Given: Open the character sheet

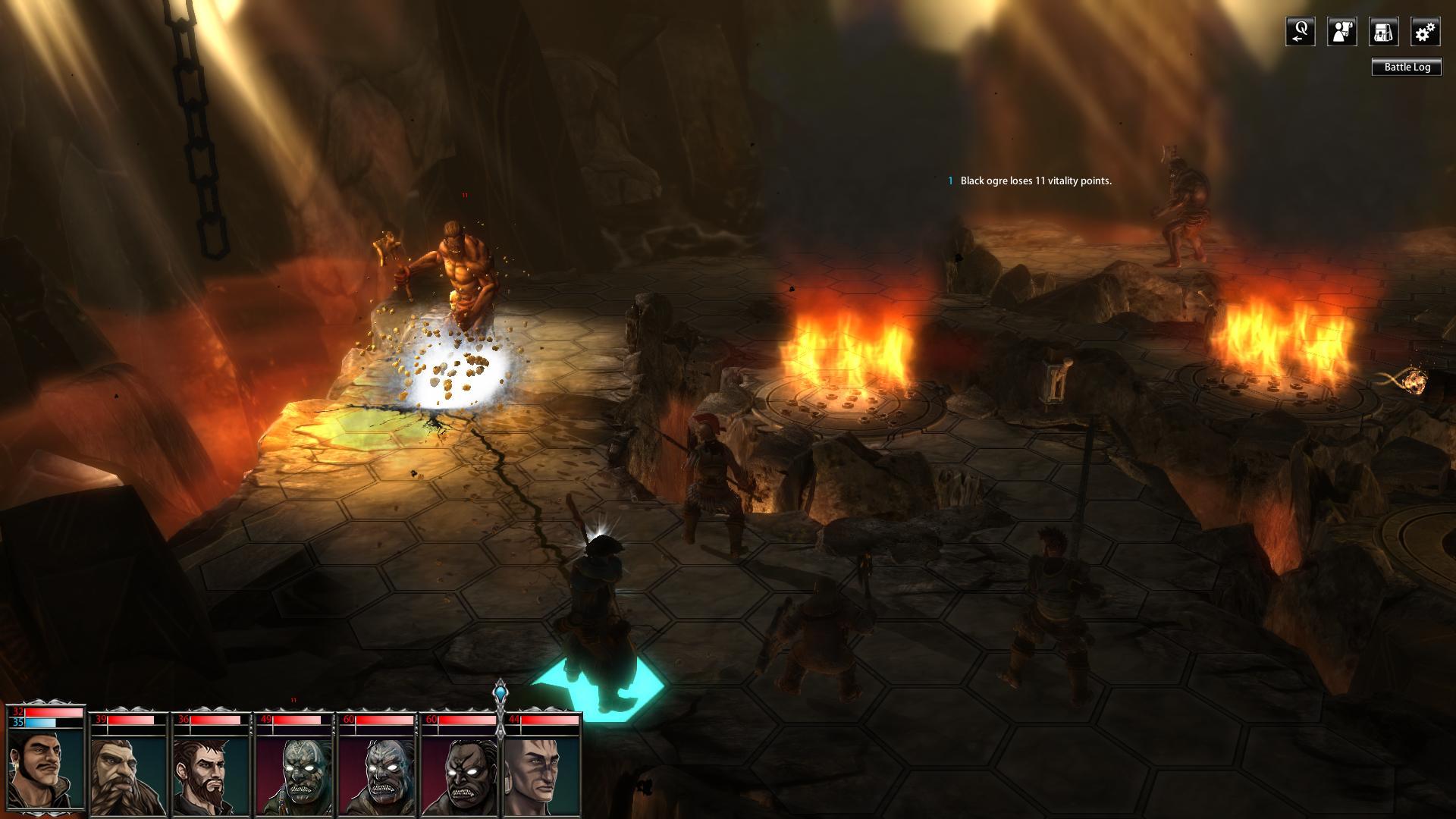Looking at the screenshot, I should (x=1341, y=32).
